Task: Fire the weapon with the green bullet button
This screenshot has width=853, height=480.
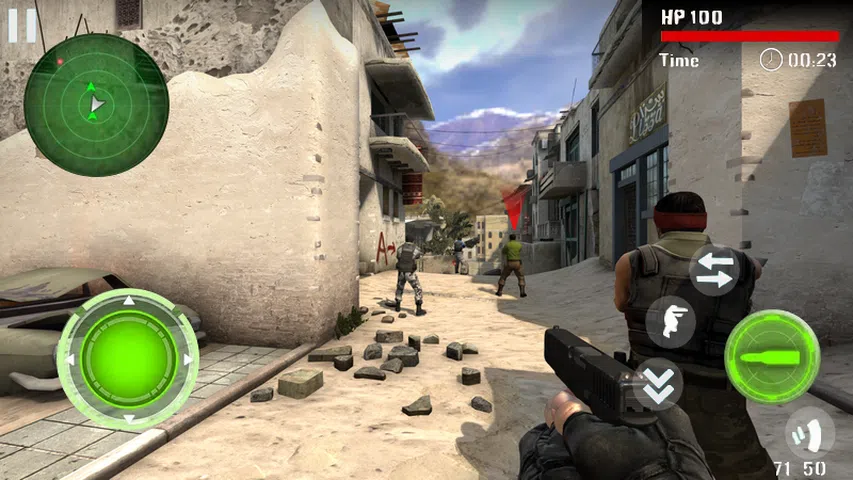Action: pyautogui.click(x=772, y=357)
